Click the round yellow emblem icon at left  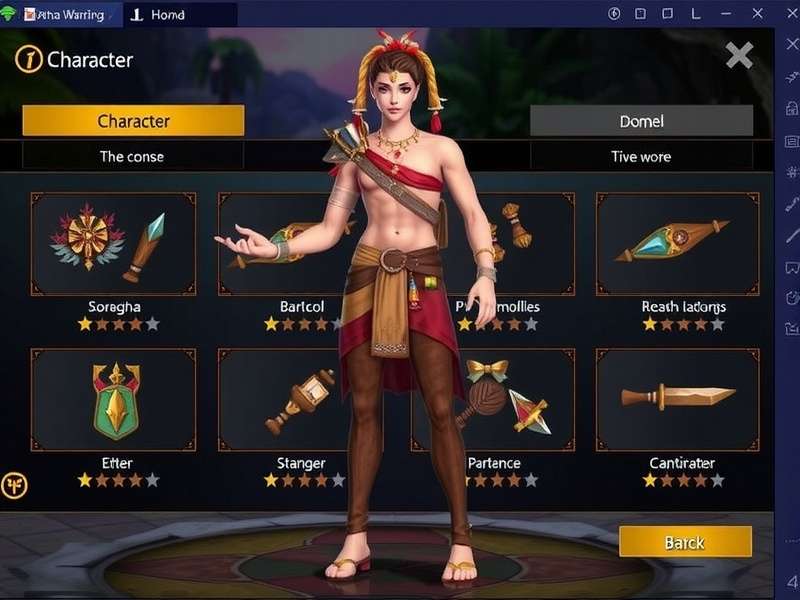tap(15, 486)
